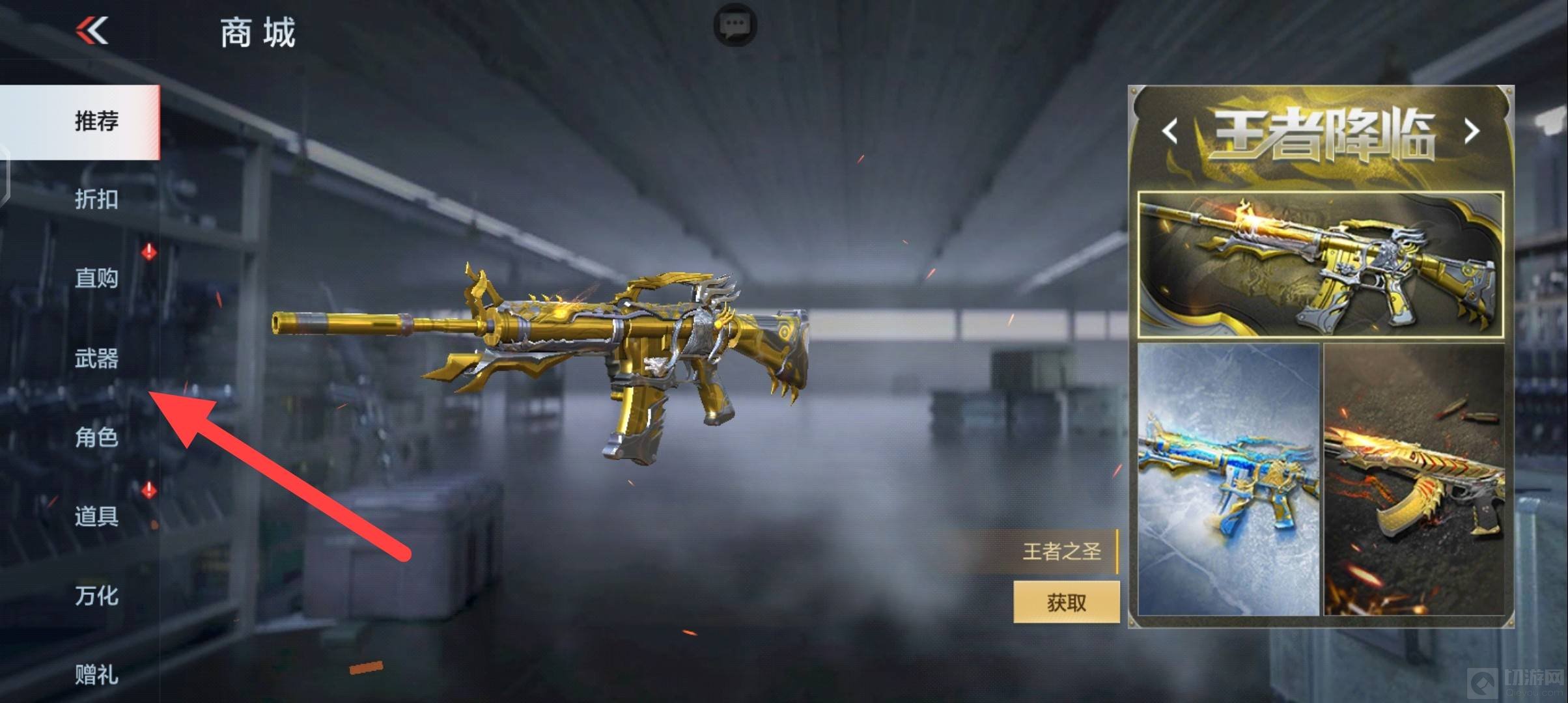The image size is (1568, 703).
Task: Choose the 武器 weapons category
Action: [x=96, y=358]
